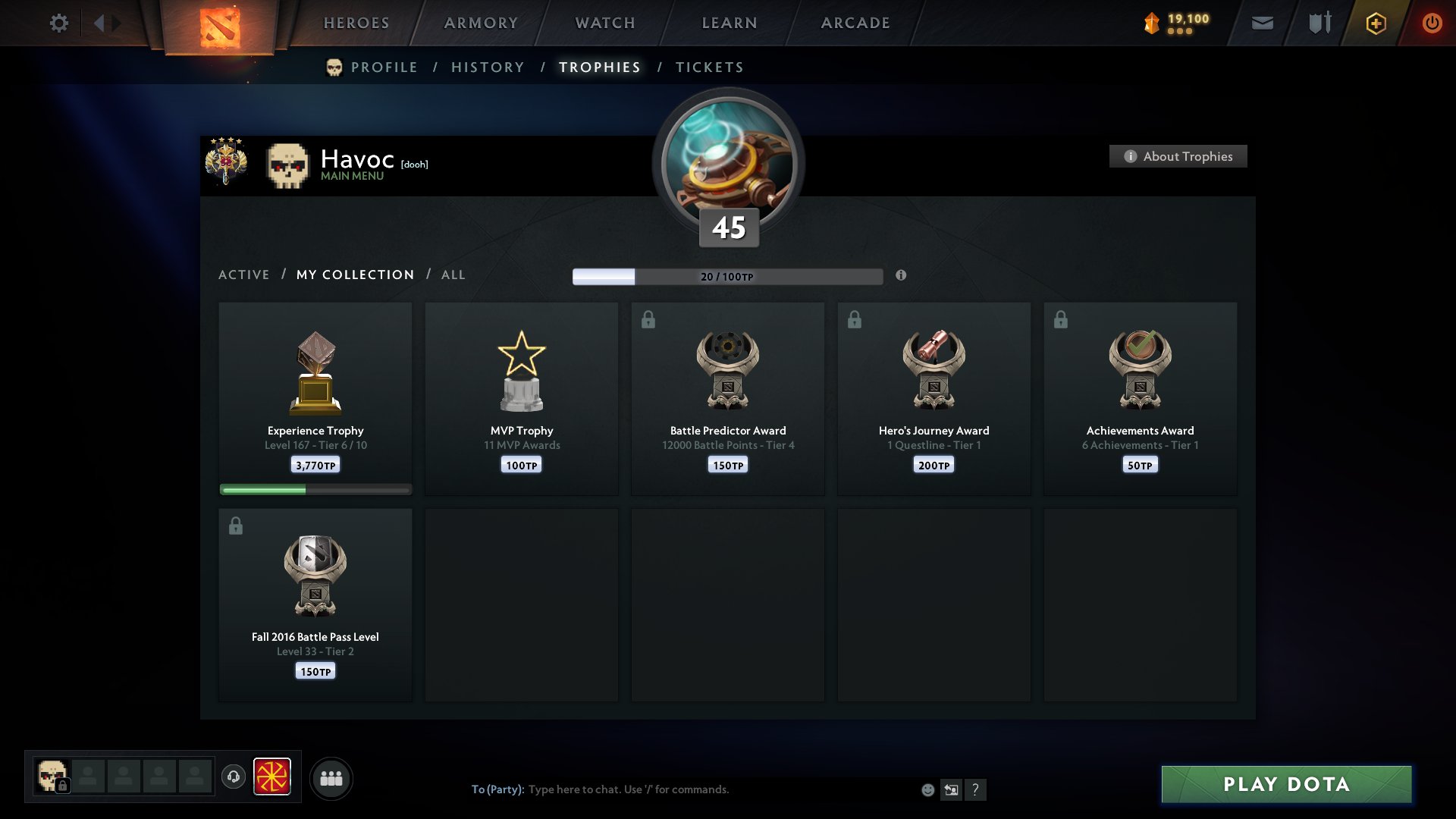The width and height of the screenshot is (1456, 819).
Task: Switch collection filter to ACTIVE
Action: [x=244, y=275]
